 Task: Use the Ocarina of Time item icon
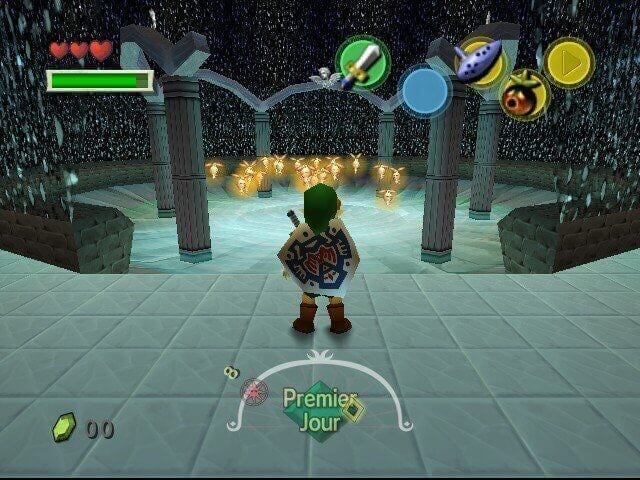tap(483, 61)
